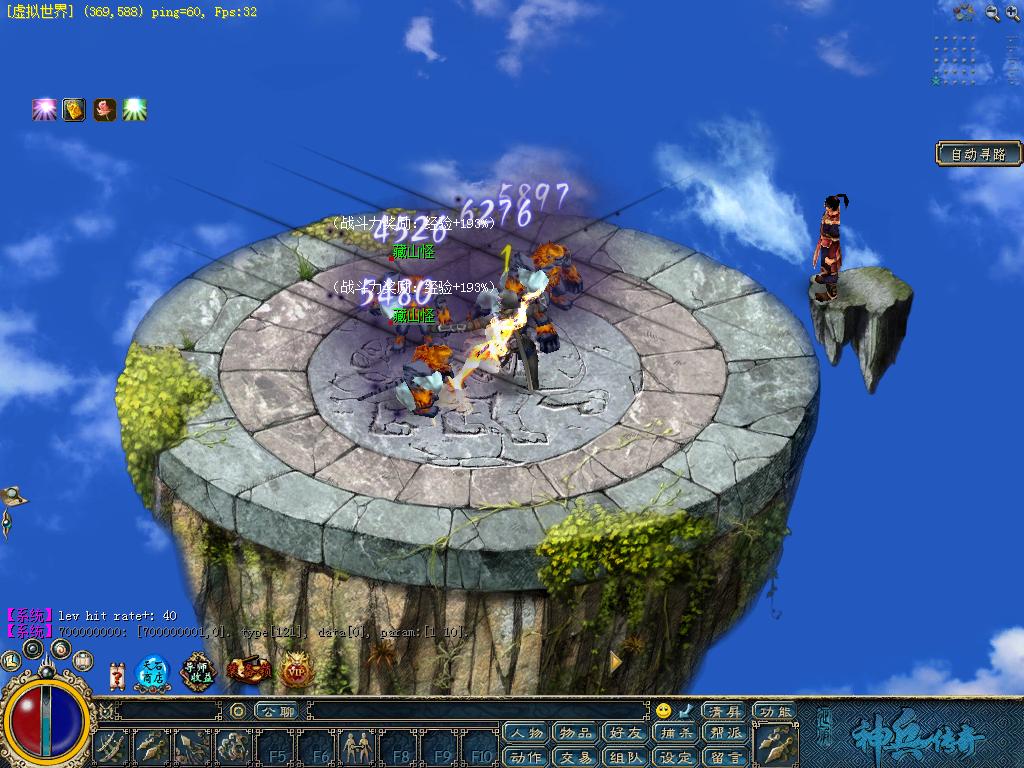Open the yellow smiley emoticon picker
Image resolution: width=1024 pixels, height=768 pixels.
pos(663,711)
